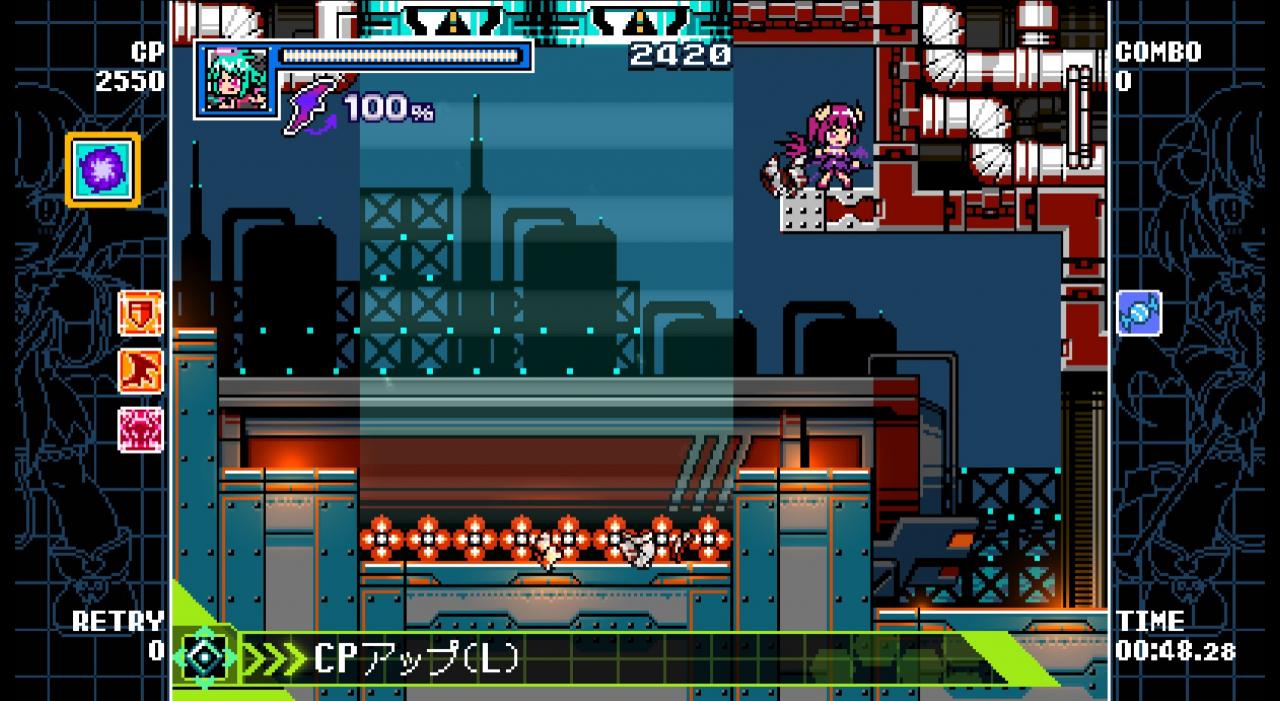The width and height of the screenshot is (1280, 701).
Task: Click the green-haired character portrait
Action: tap(237, 80)
